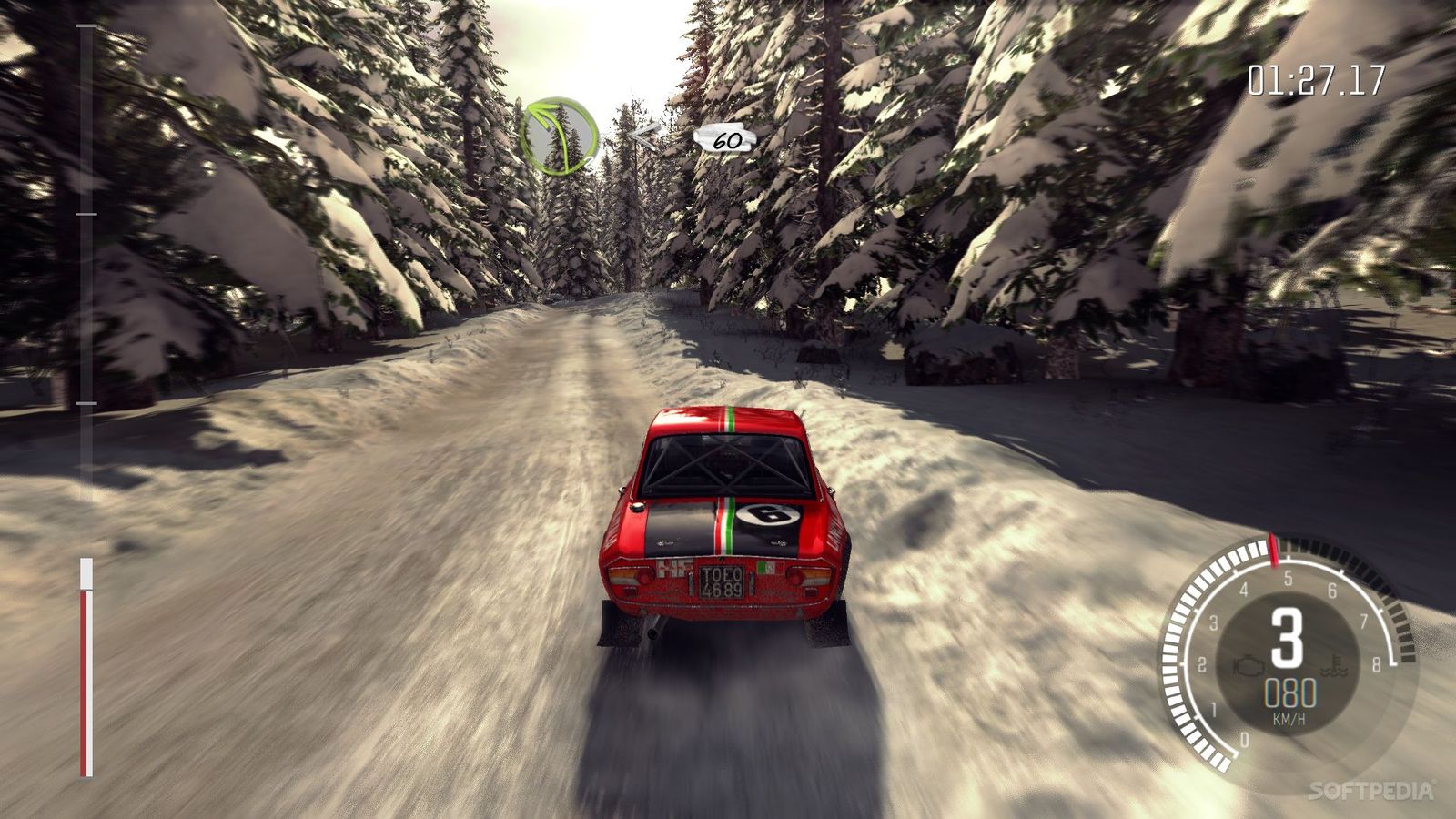Click the white distance arrow sign
Image resolution: width=1456 pixels, height=819 pixels.
coord(644,134)
